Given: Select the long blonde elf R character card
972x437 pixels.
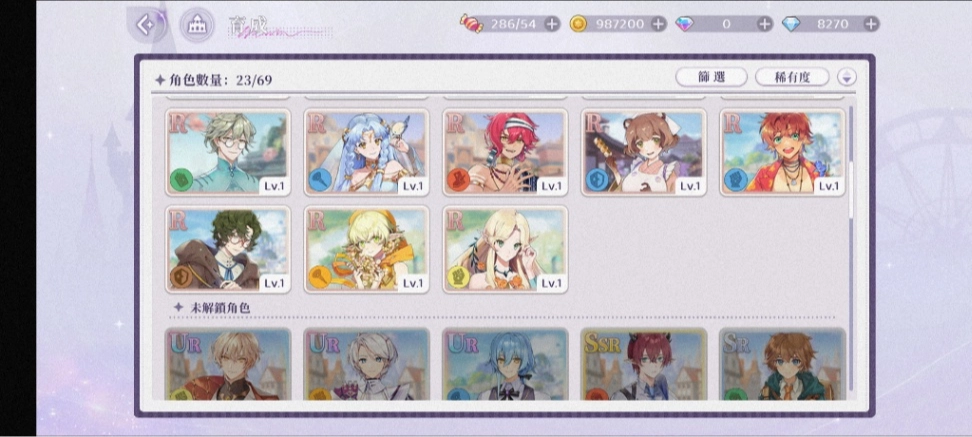Looking at the screenshot, I should [505, 249].
